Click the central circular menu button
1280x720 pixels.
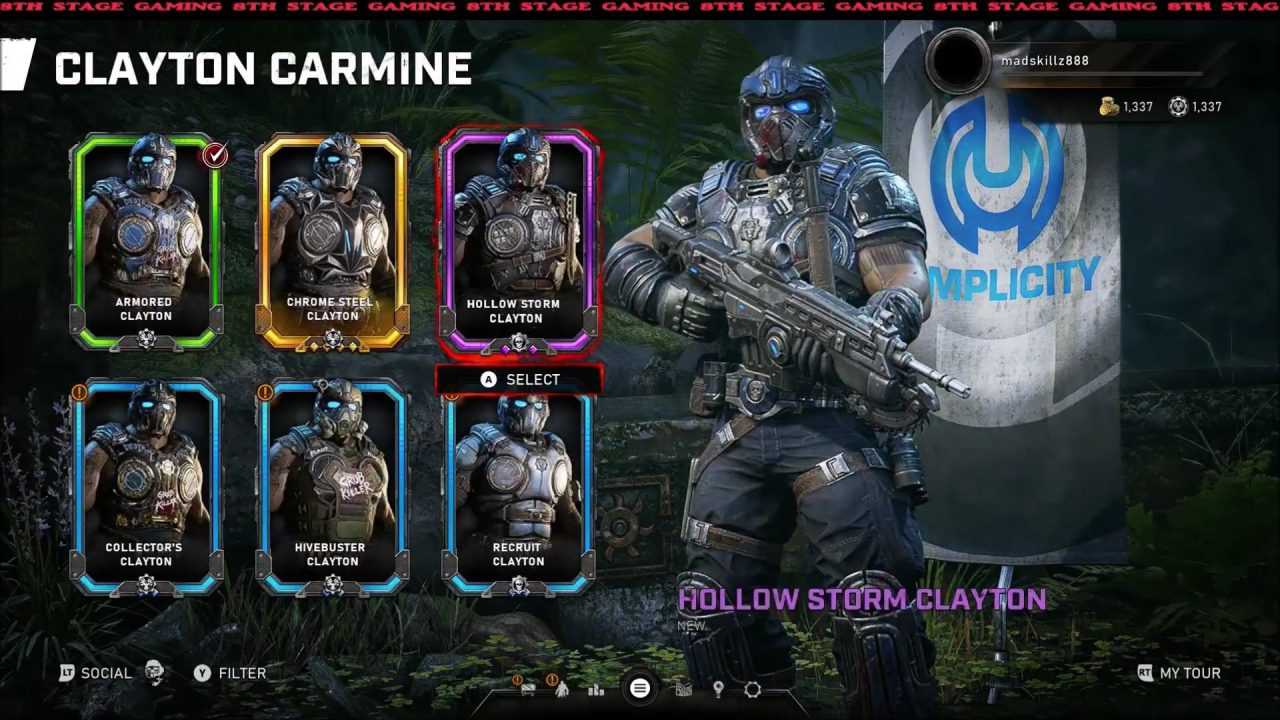click(640, 689)
